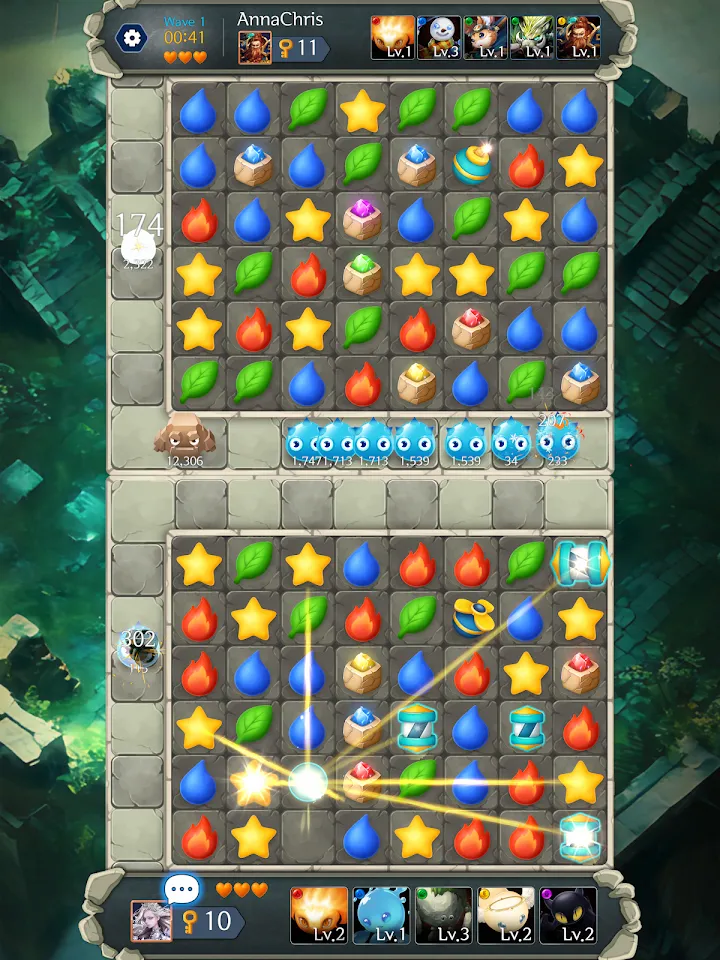
Task: Inspect the opponent's snowman Lv.3 monster icon
Action: click(438, 38)
